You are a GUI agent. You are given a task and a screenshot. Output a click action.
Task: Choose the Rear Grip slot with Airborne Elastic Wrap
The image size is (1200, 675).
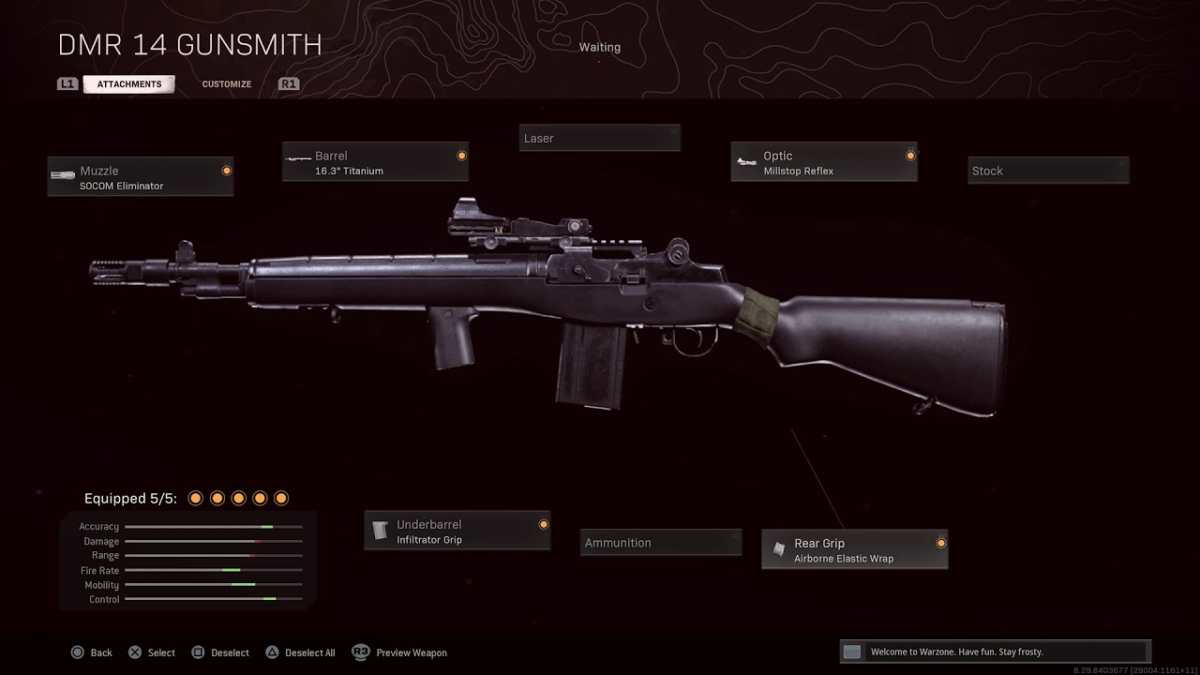pos(855,550)
